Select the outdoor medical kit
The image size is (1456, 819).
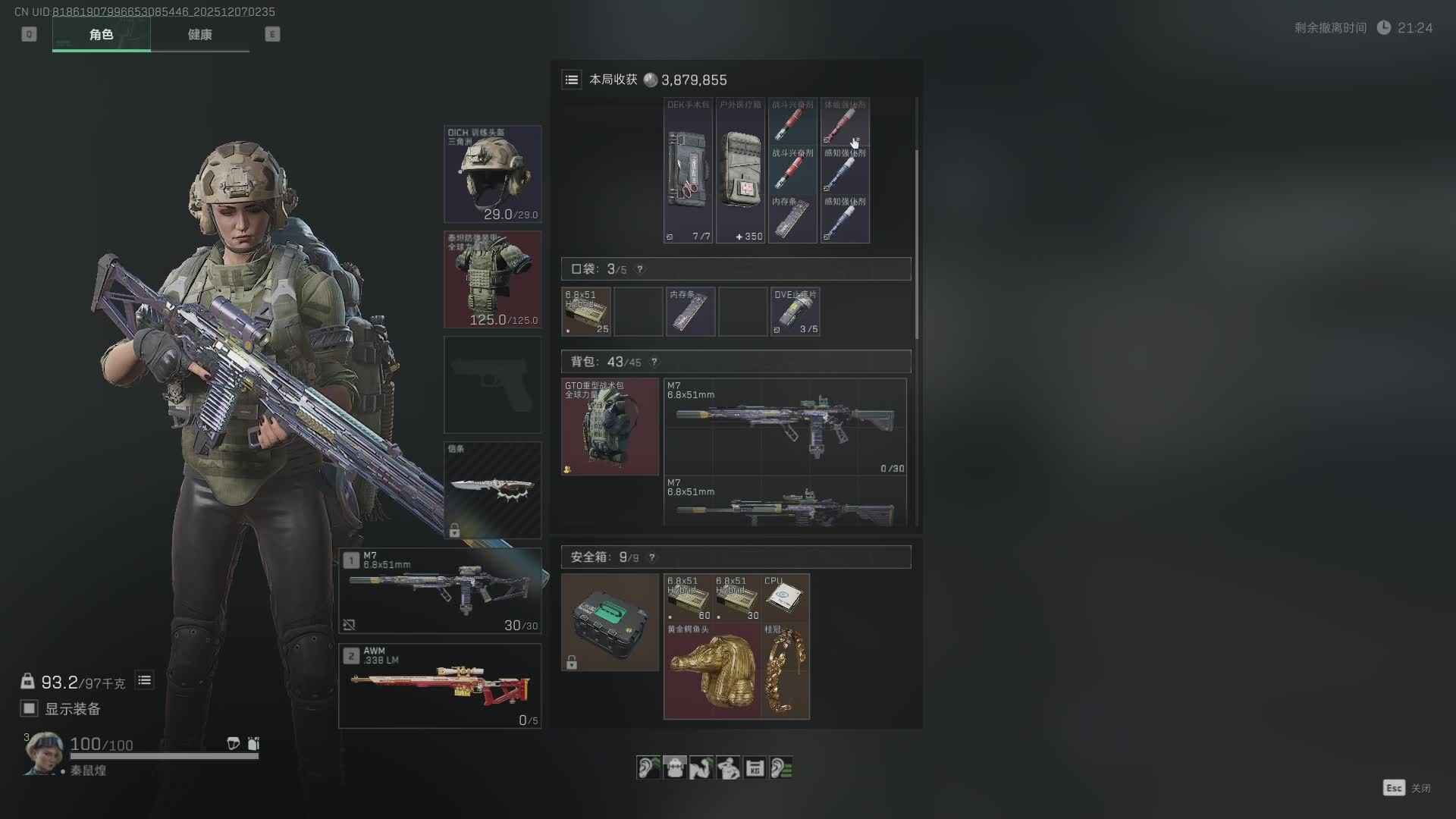[x=740, y=171]
